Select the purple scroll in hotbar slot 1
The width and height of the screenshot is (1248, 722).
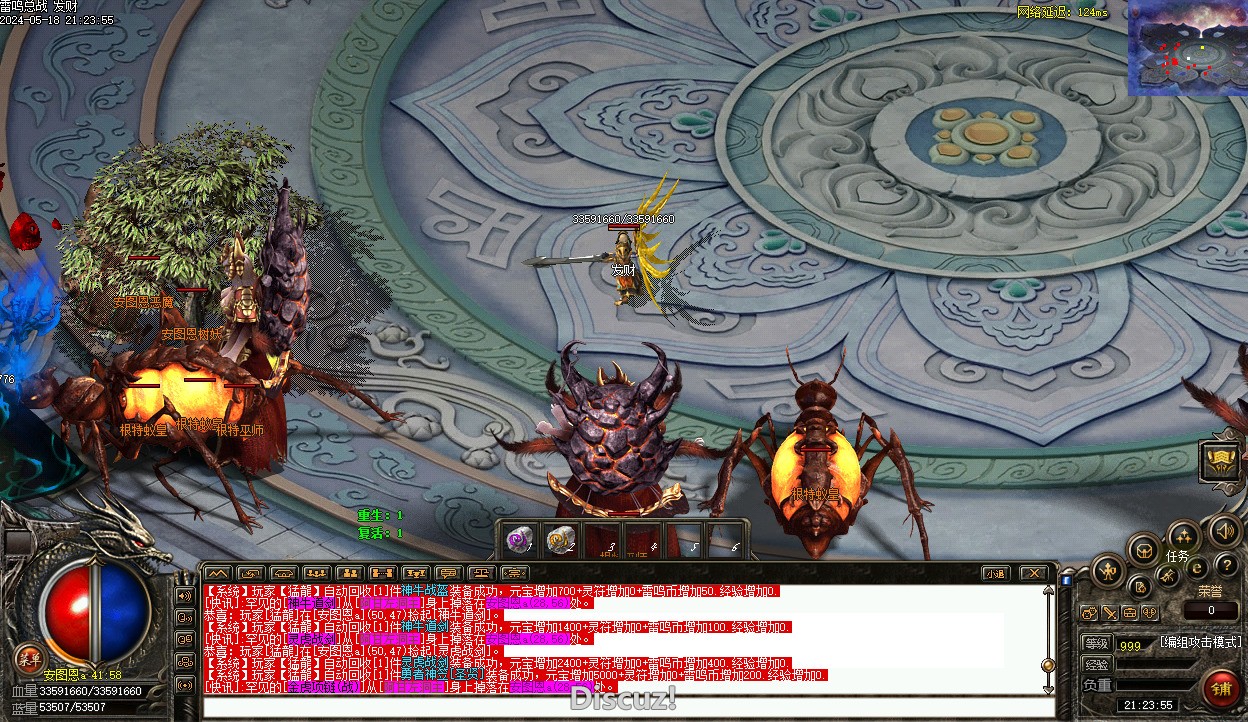click(x=518, y=540)
